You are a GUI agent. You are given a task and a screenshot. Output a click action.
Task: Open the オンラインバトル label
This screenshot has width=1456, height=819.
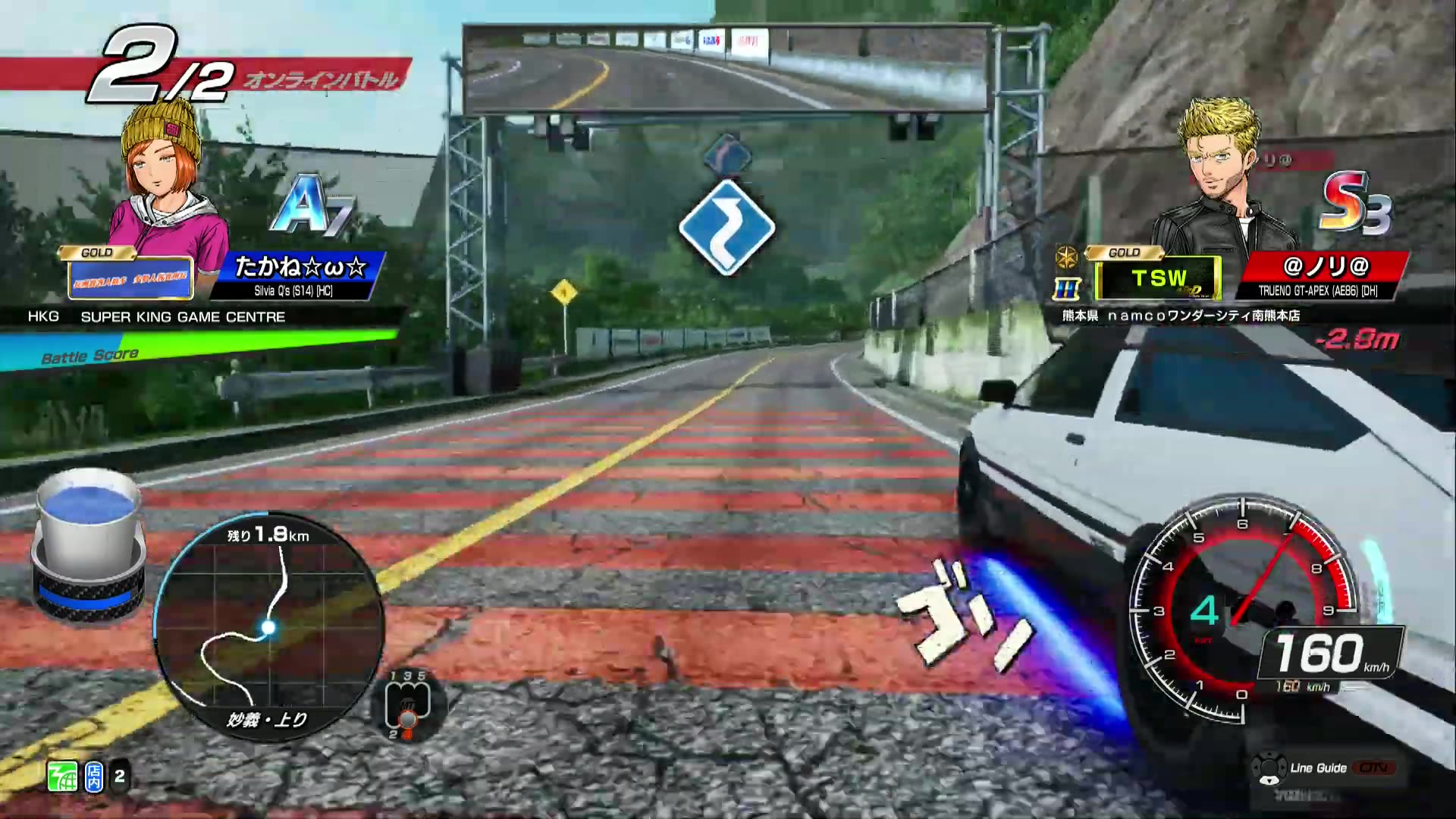pos(322,79)
